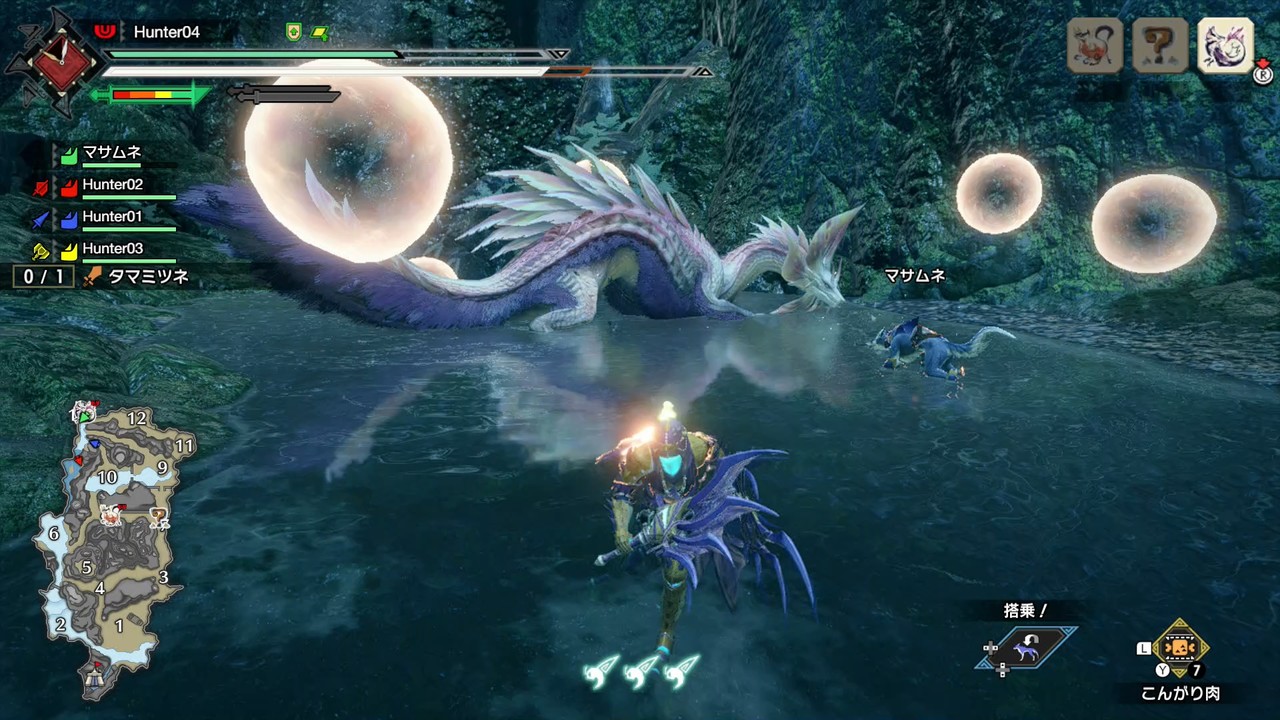Select the highlighted Mizutsune target icon with R prompt
1280x720 pixels.
pos(1225,46)
